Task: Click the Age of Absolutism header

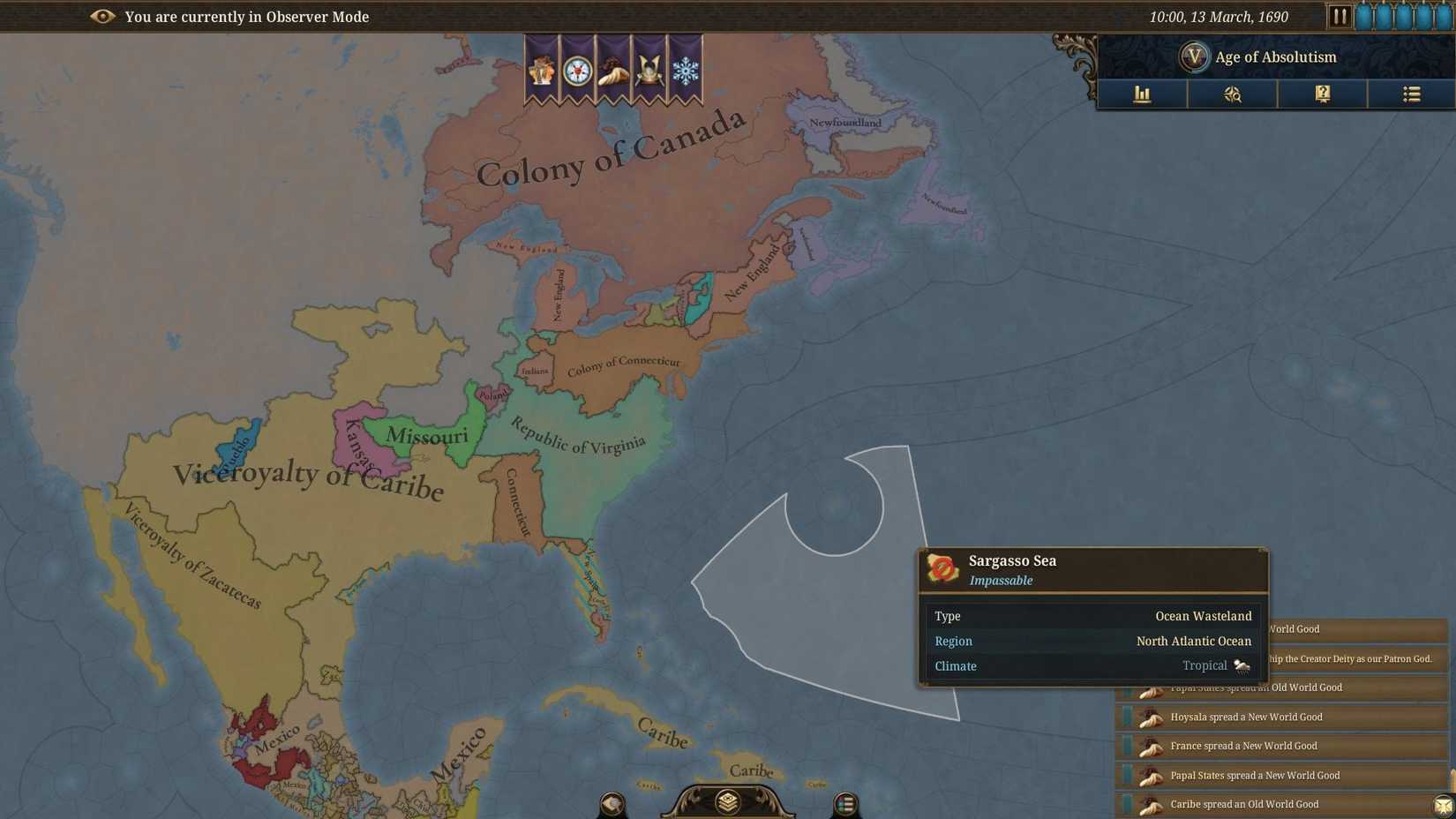Action: [x=1275, y=56]
